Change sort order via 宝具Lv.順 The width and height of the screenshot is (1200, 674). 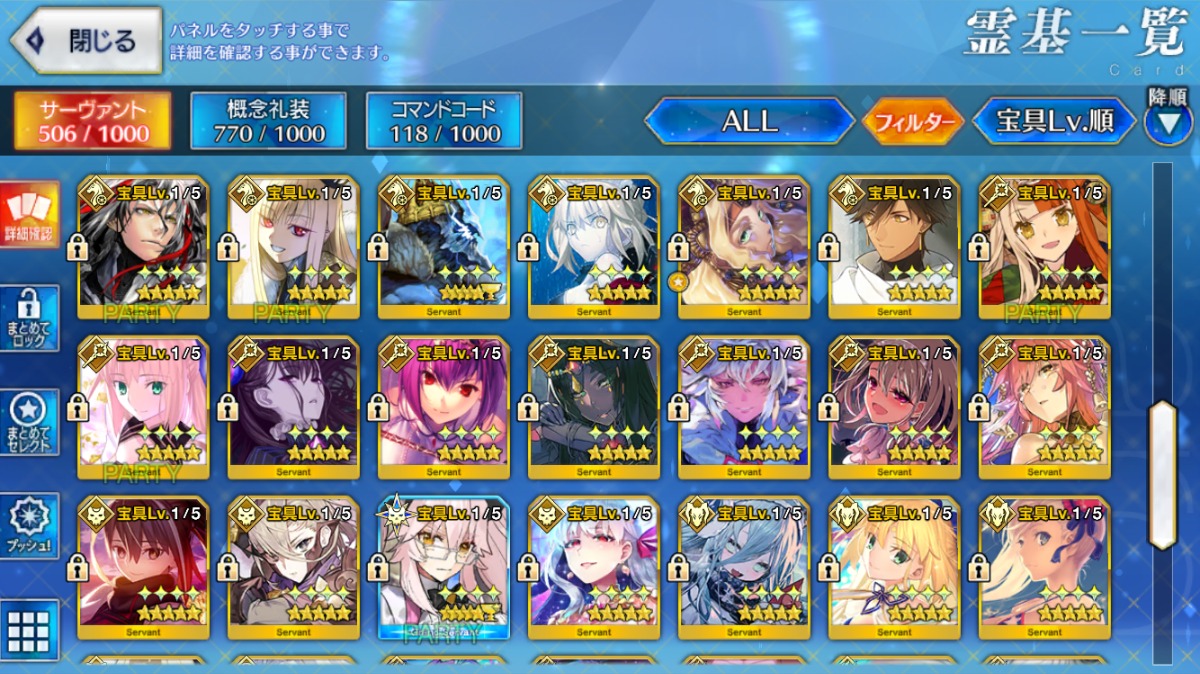point(1054,121)
